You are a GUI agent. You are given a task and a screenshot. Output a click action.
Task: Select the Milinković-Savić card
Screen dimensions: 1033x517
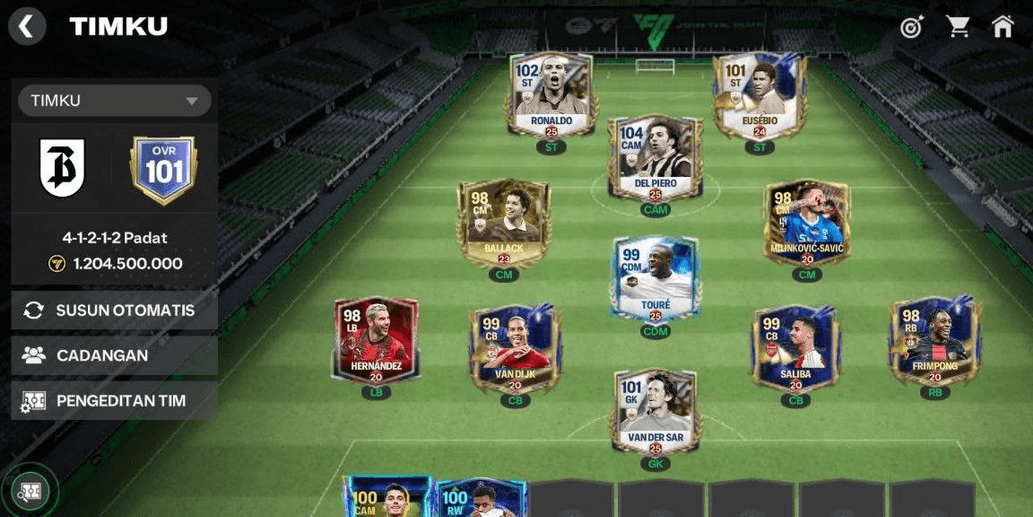click(x=806, y=222)
